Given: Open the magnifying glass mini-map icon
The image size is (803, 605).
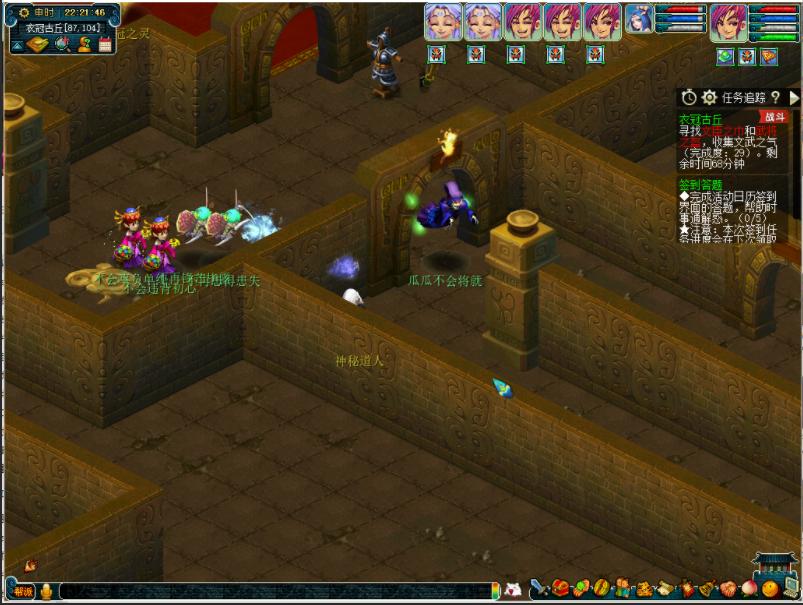Looking at the screenshot, I should coord(62,45).
